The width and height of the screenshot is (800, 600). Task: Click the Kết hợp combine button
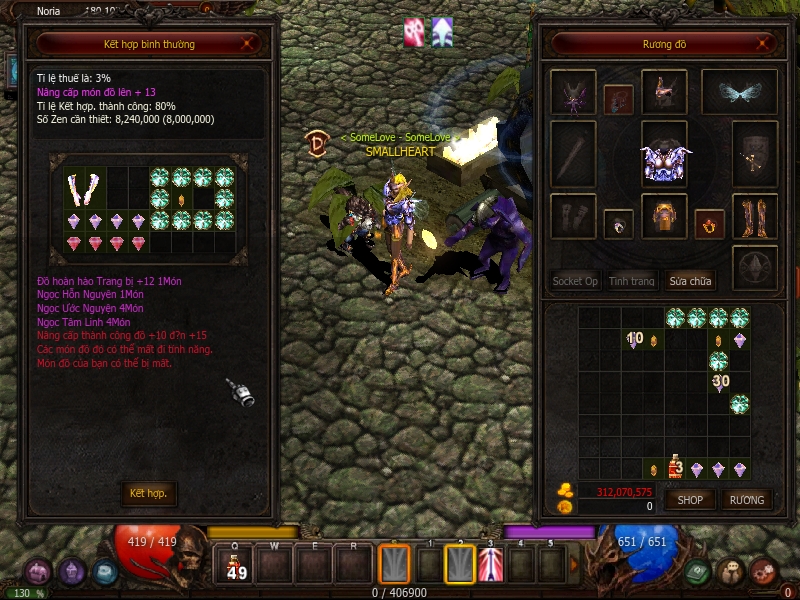tap(148, 494)
